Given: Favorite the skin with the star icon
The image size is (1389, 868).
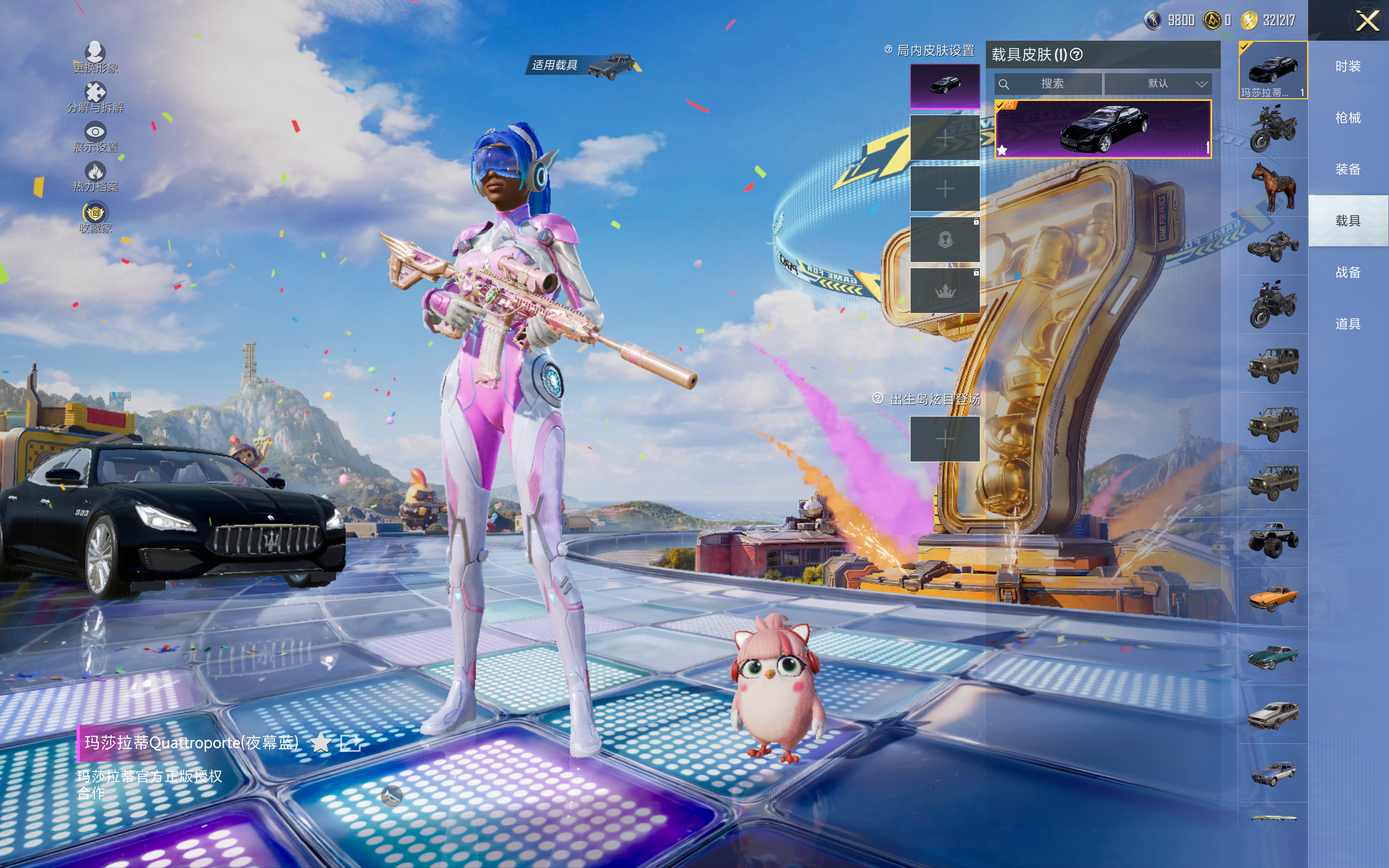Looking at the screenshot, I should click(320, 743).
